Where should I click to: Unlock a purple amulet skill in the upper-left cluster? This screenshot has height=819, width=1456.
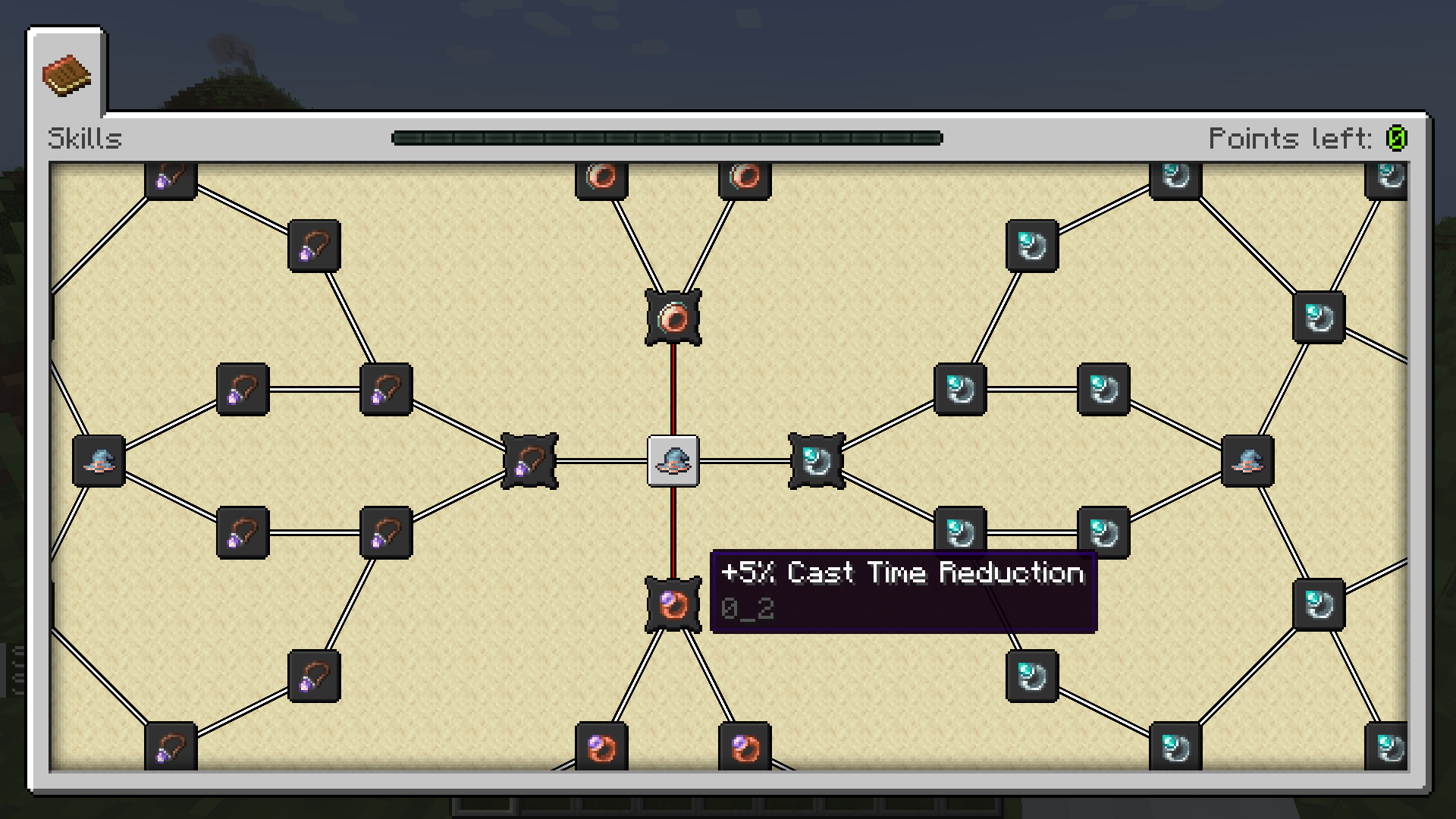coord(312,246)
